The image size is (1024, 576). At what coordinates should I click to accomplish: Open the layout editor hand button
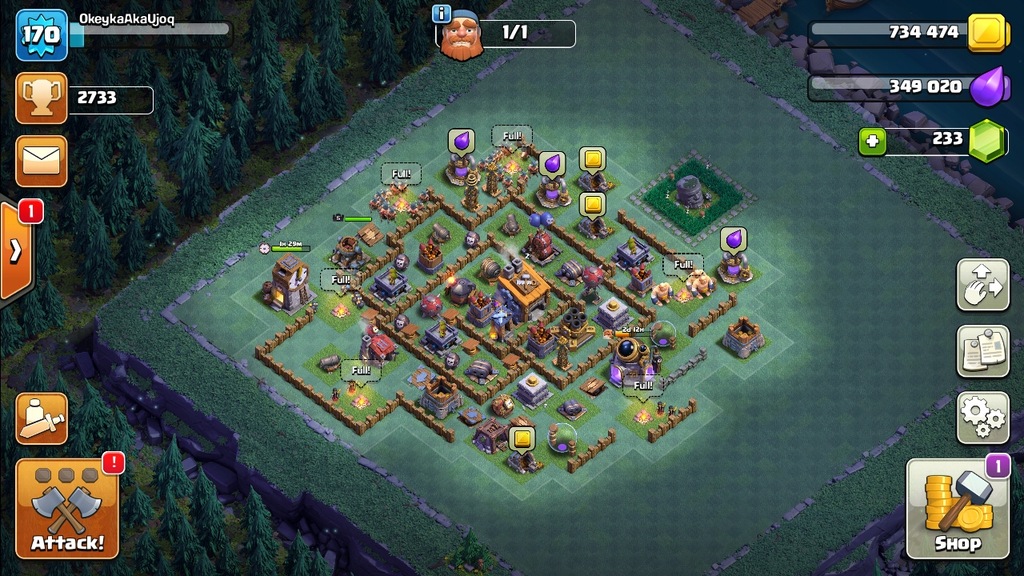(x=982, y=284)
